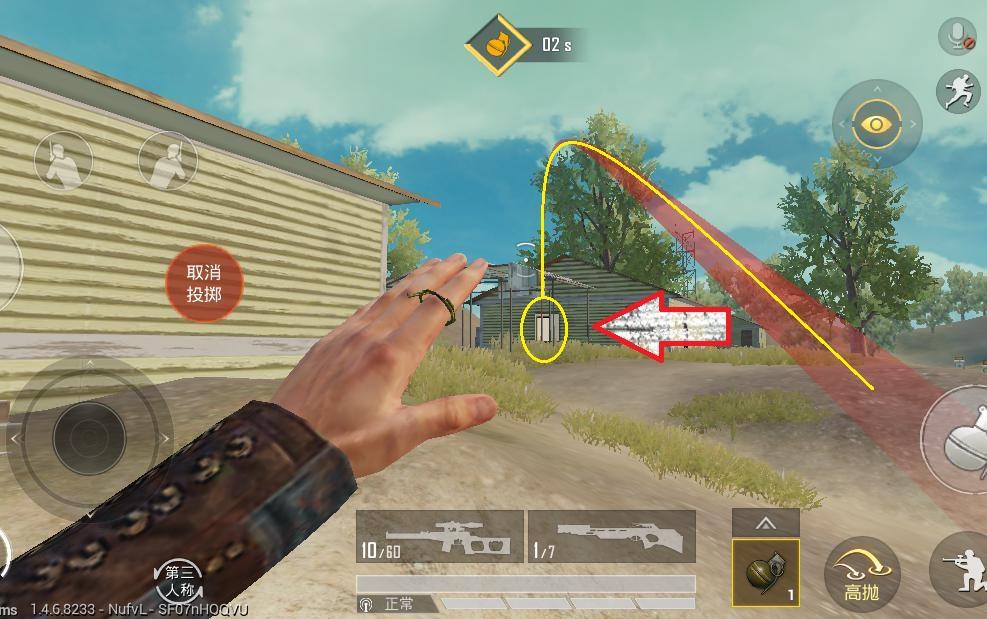Viewport: 987px width, 619px height.
Task: Expand the throwables list arrow above the grenade
Action: tap(765, 522)
